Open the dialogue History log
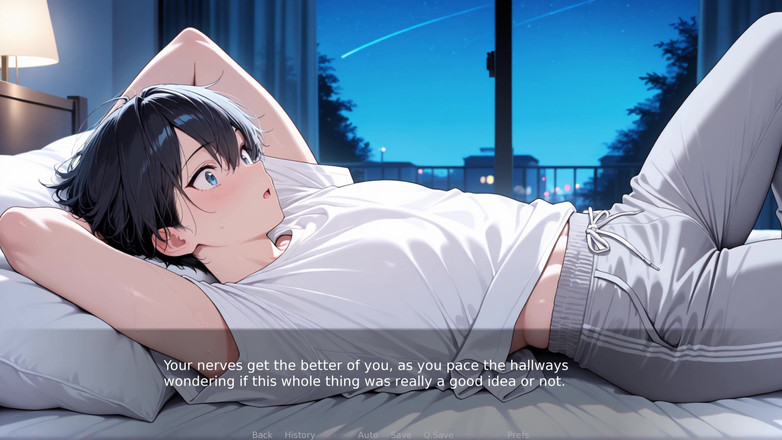Image resolution: width=782 pixels, height=440 pixels. (299, 435)
